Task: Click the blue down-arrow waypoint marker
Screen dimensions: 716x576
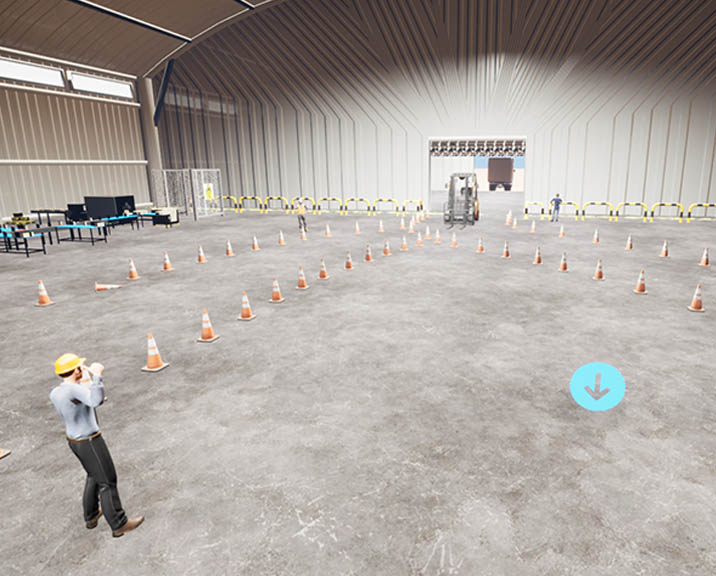Action: pyautogui.click(x=597, y=387)
